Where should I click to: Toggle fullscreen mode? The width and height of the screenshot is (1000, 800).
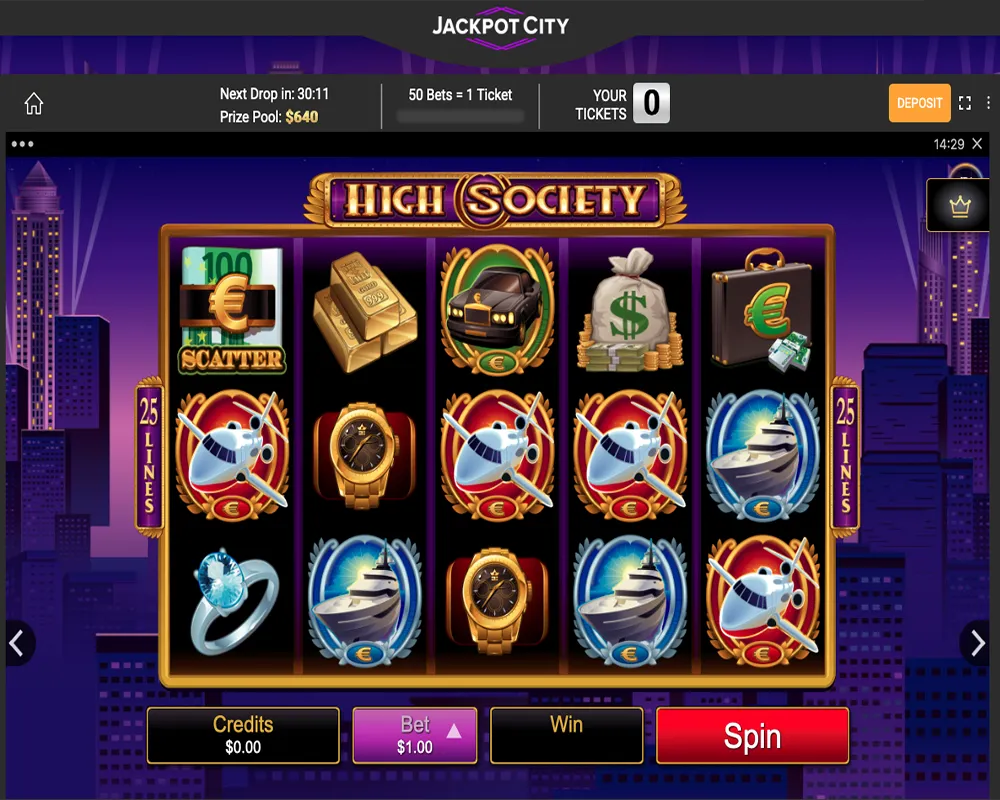(x=965, y=103)
